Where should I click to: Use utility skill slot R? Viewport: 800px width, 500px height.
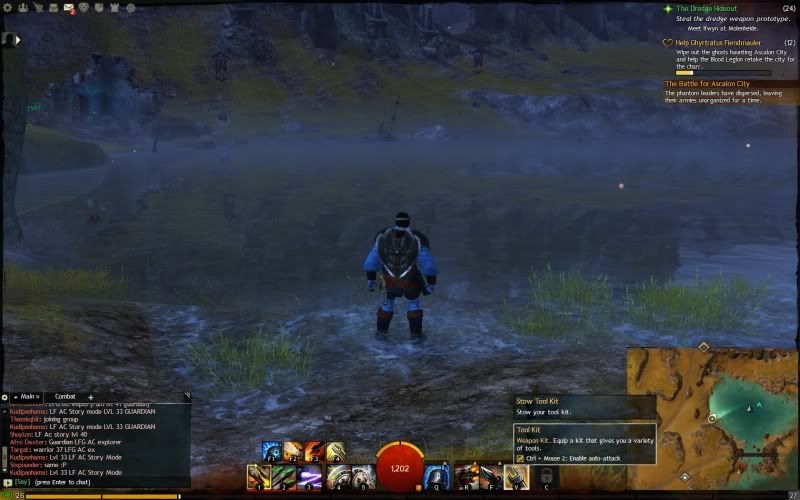pyautogui.click(x=465, y=477)
